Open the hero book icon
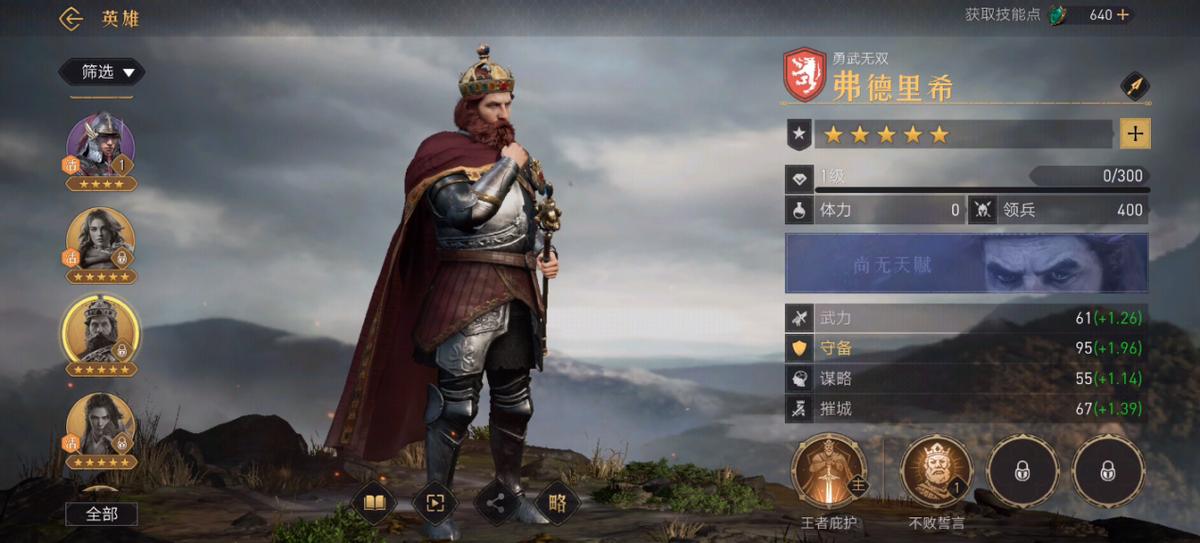 [374, 502]
